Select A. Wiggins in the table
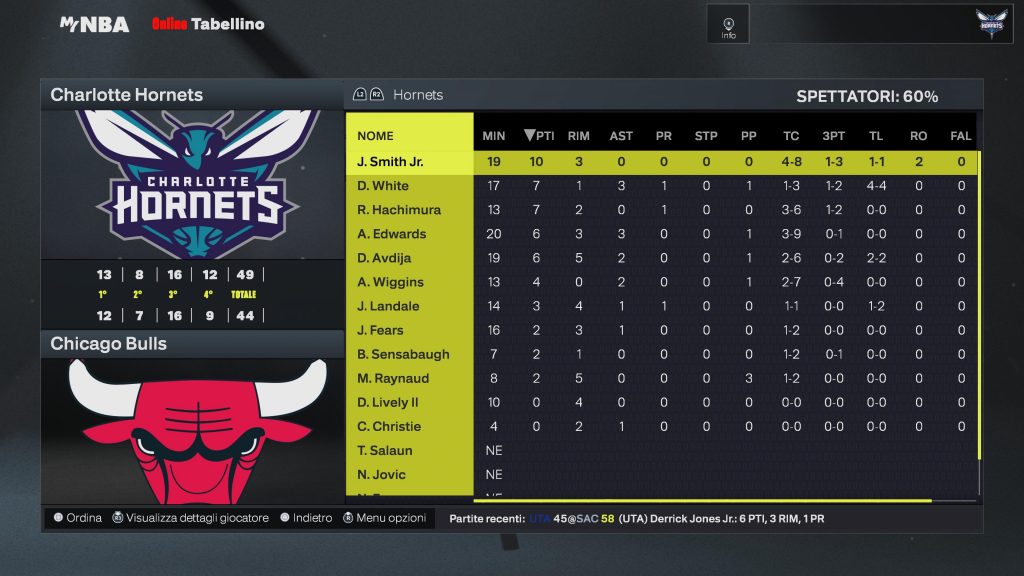Screen dimensions: 1024x576 [391, 282]
